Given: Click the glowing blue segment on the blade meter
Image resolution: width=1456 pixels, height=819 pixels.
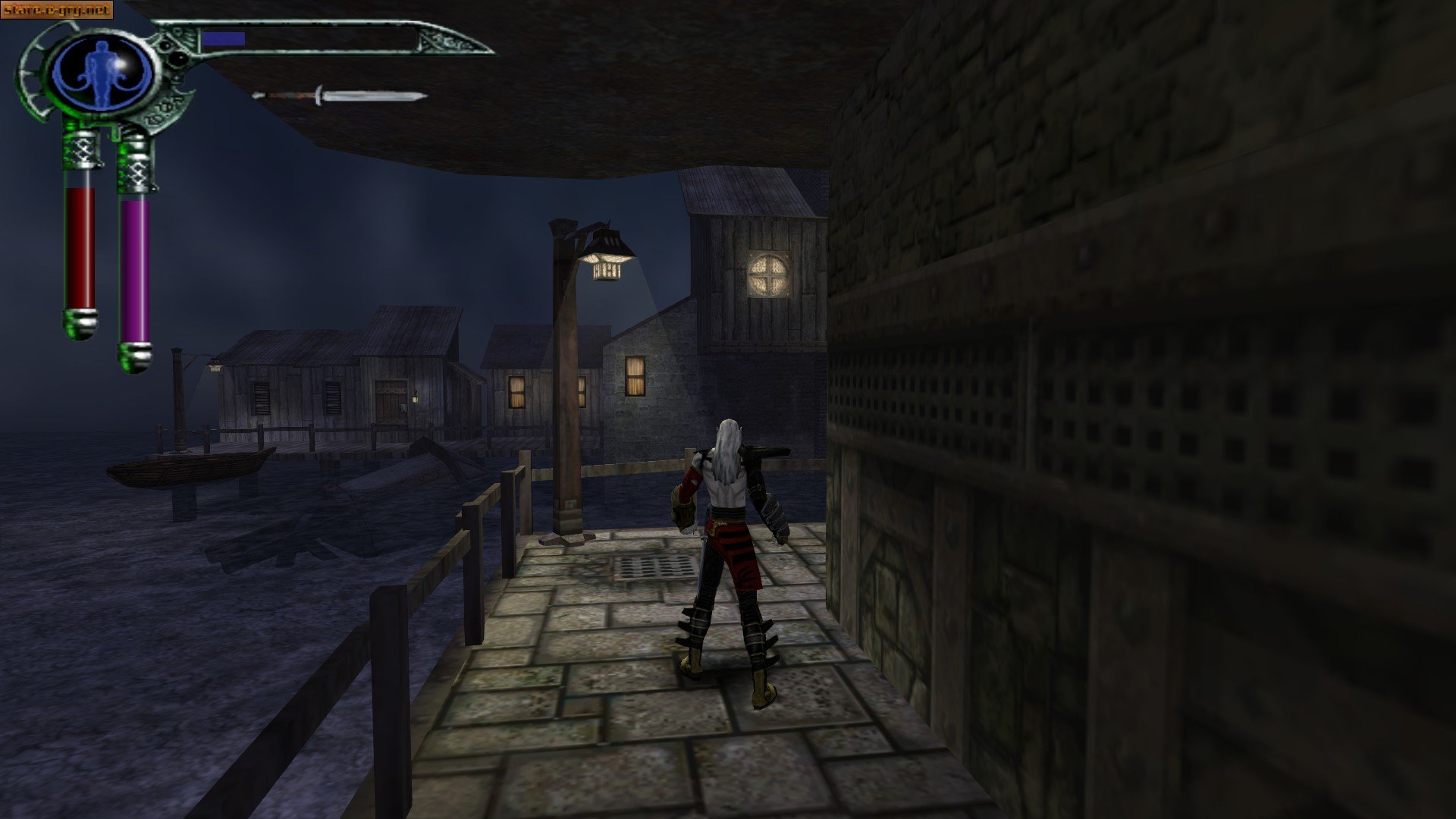Looking at the screenshot, I should tap(224, 38).
